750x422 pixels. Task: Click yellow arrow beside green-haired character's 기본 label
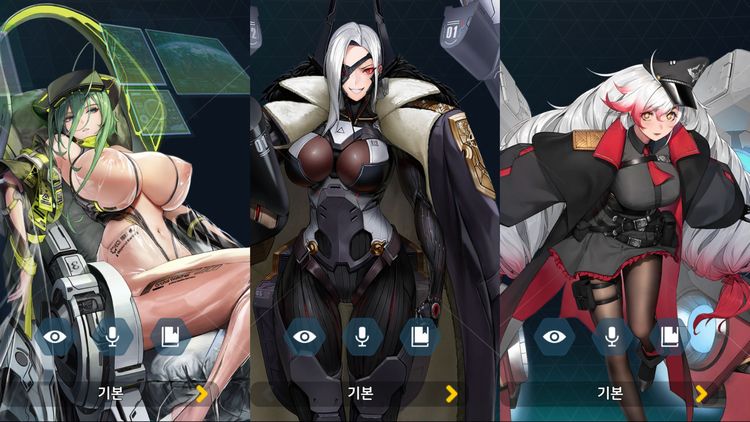tap(202, 393)
